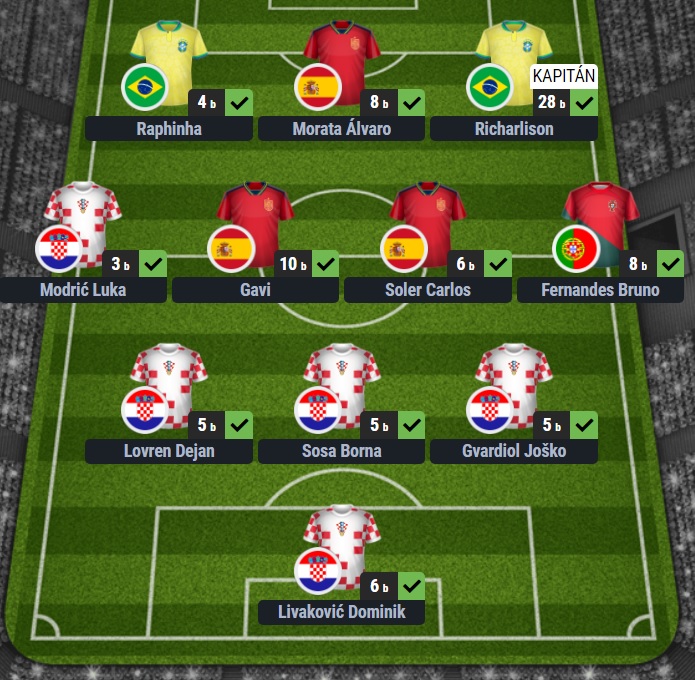695x680 pixels.
Task: Select goalkeeper Livaković Dominik
Action: [x=341, y=612]
